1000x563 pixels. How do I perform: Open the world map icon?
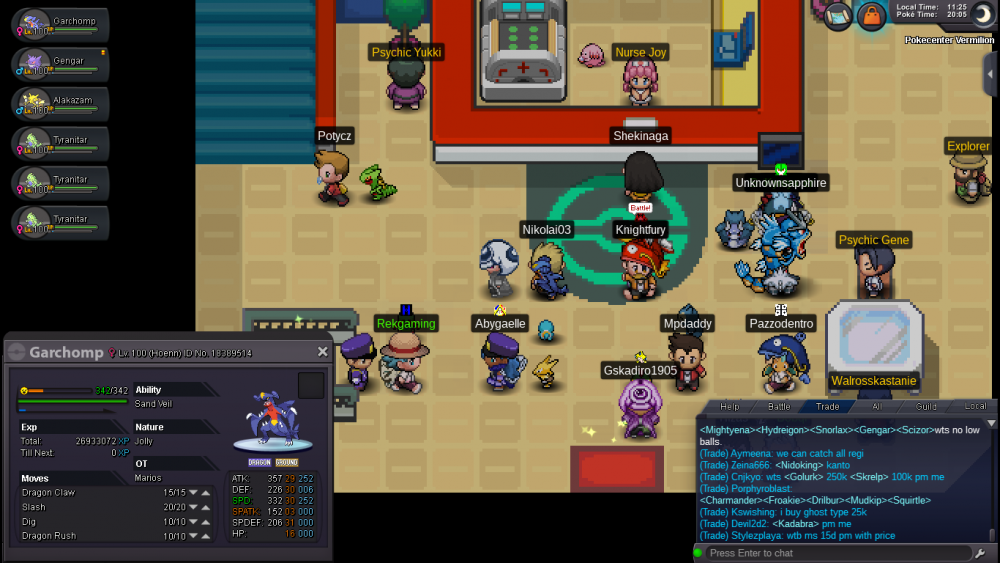point(838,15)
